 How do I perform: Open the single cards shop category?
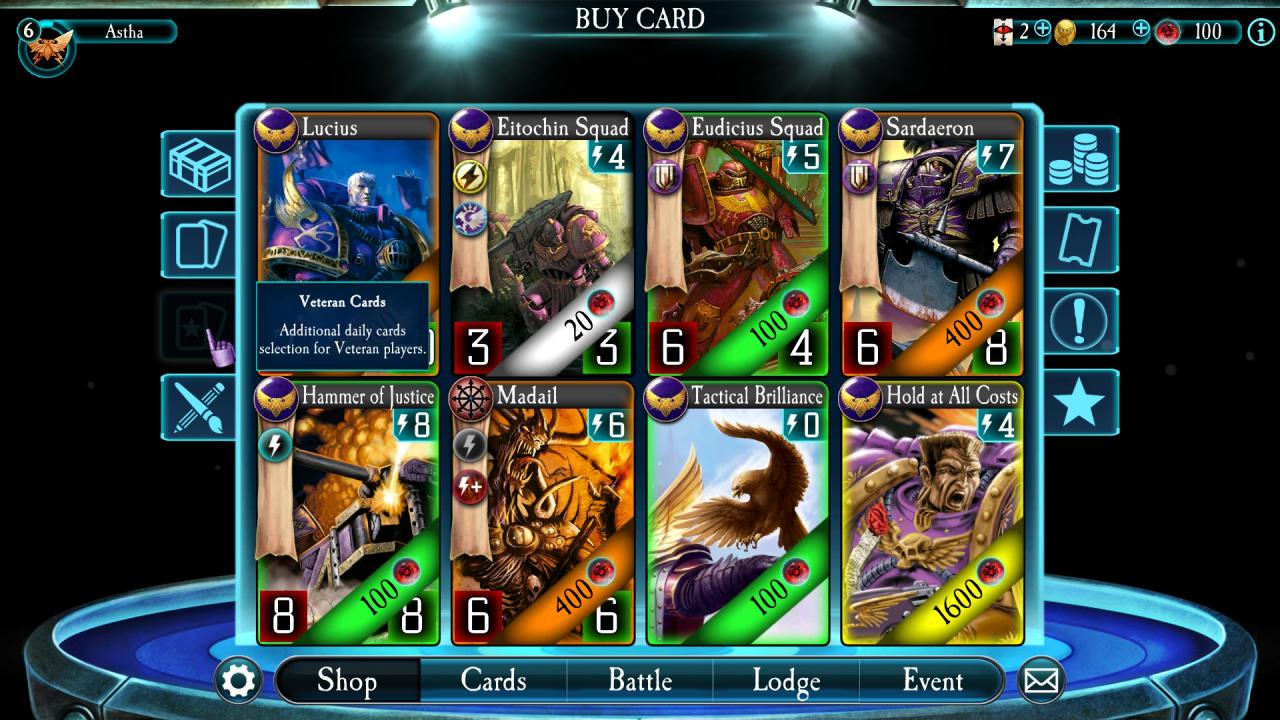tap(200, 245)
